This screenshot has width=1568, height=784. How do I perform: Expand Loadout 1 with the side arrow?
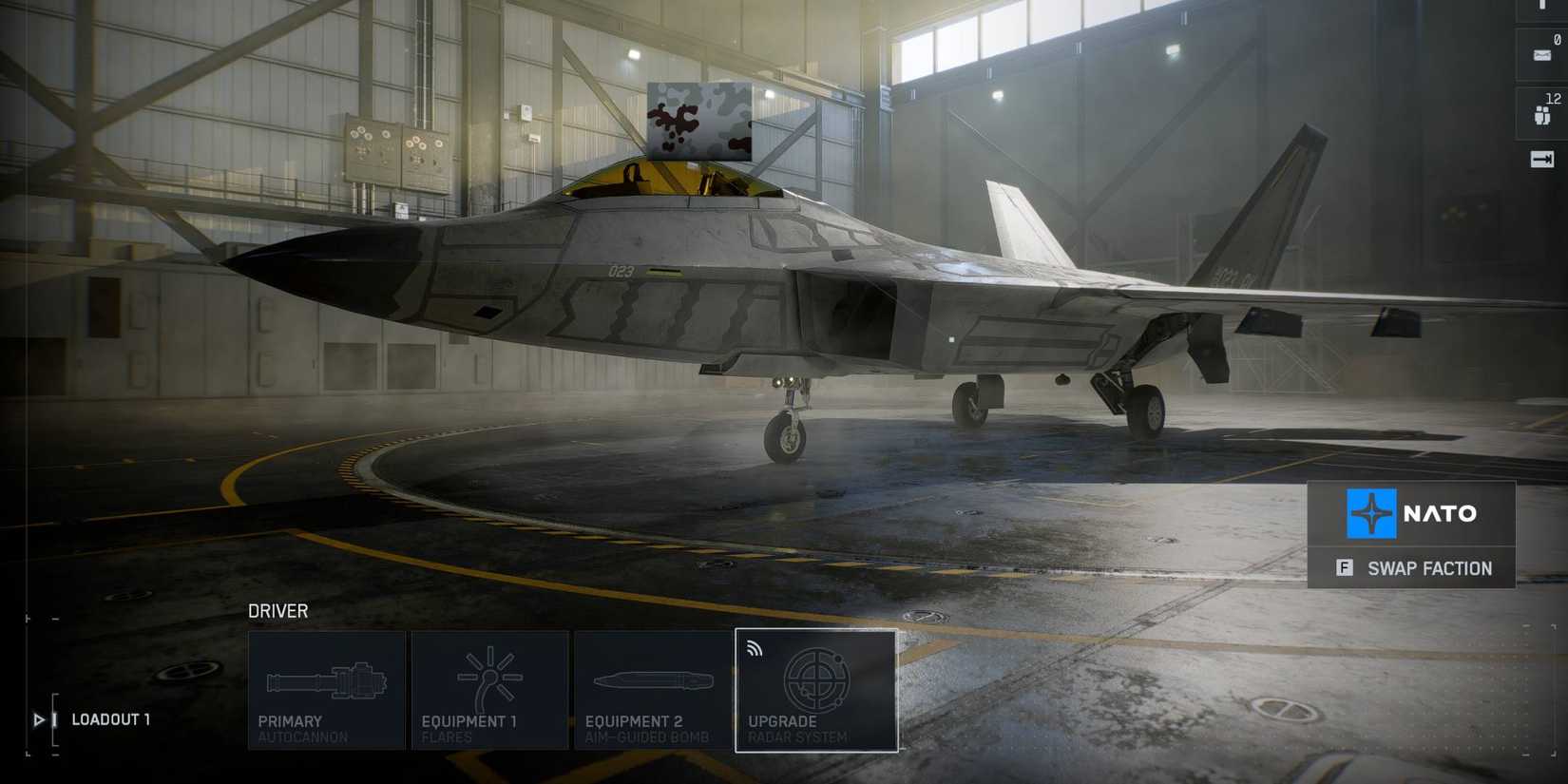pyautogui.click(x=38, y=719)
